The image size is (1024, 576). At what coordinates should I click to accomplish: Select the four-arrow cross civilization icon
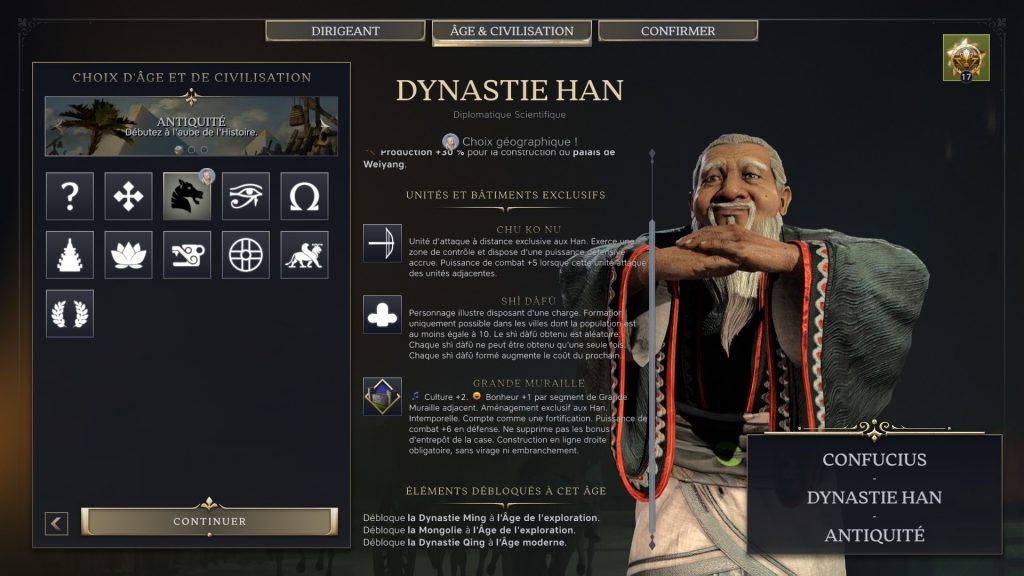pyautogui.click(x=128, y=196)
